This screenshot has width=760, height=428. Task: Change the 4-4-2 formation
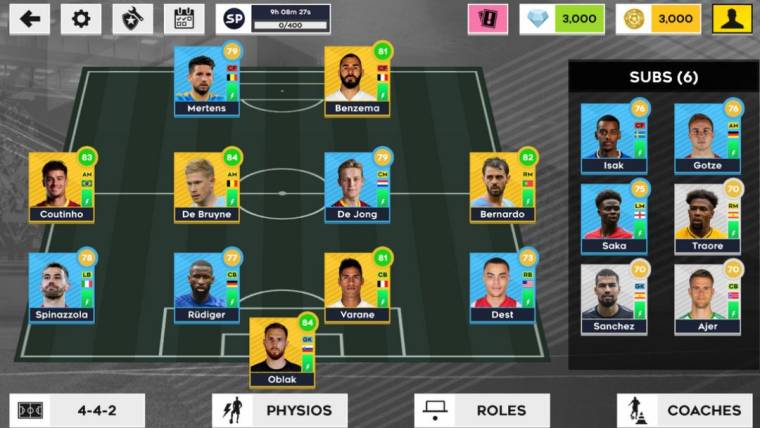(x=77, y=410)
